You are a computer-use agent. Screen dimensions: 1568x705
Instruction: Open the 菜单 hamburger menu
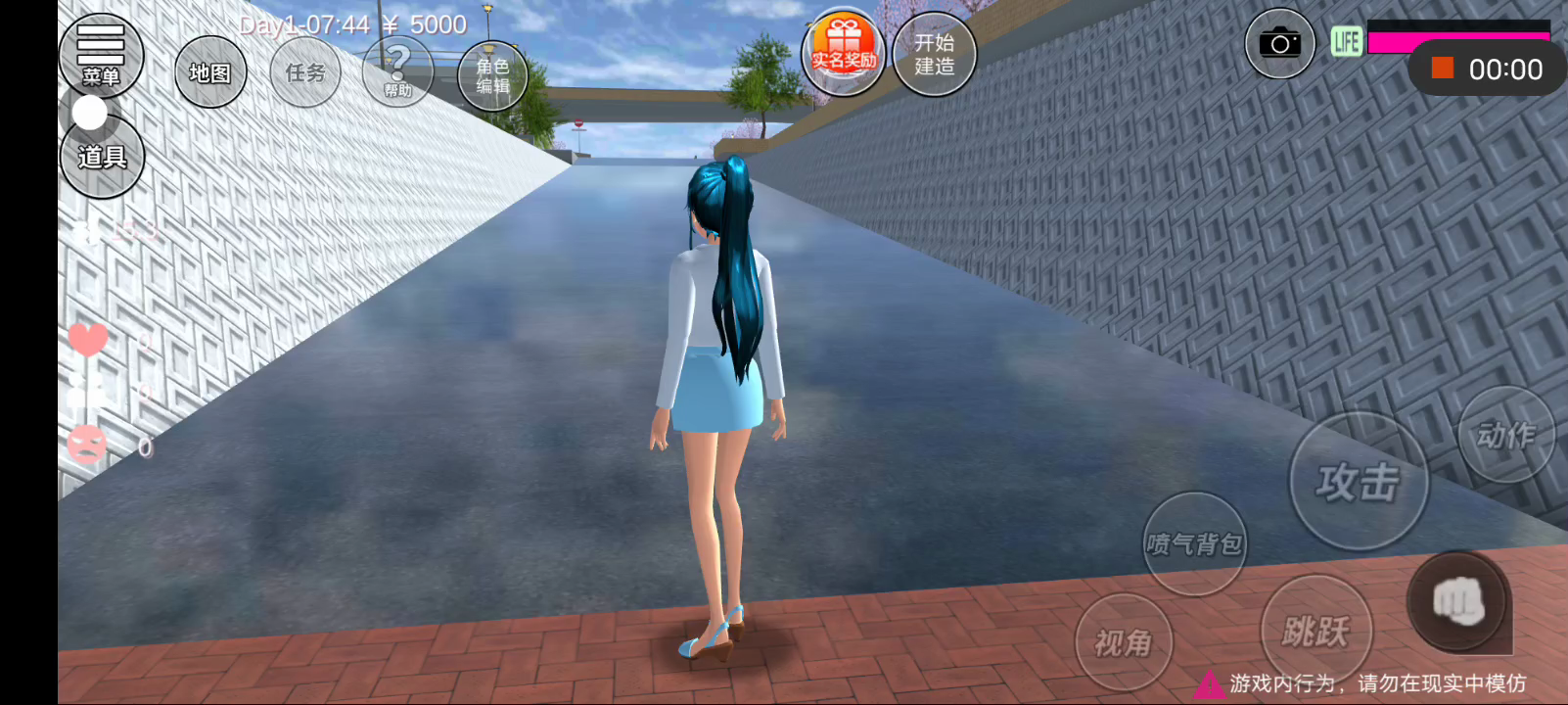tap(101, 54)
